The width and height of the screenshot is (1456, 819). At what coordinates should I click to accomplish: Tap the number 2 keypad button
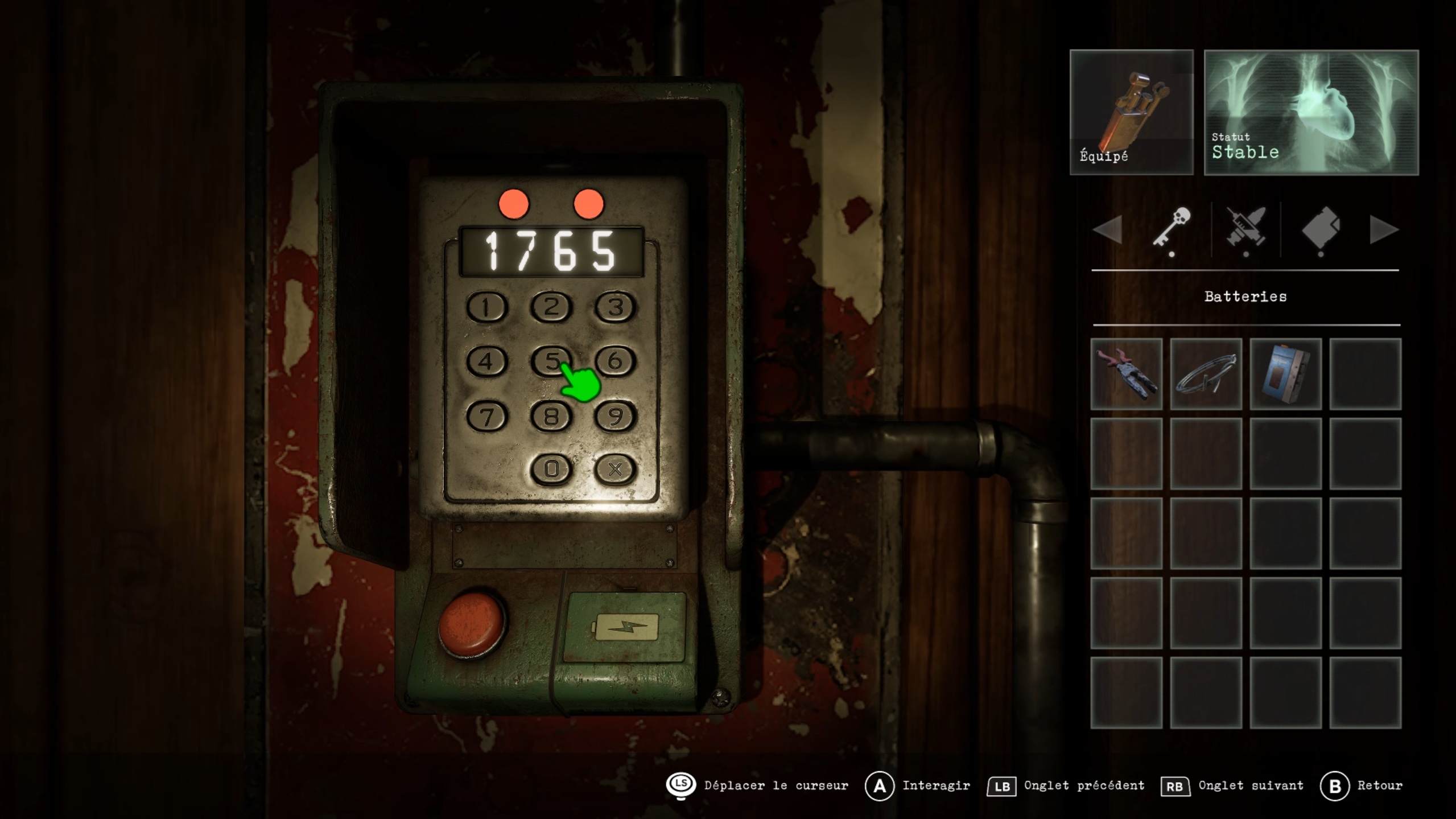coord(551,307)
